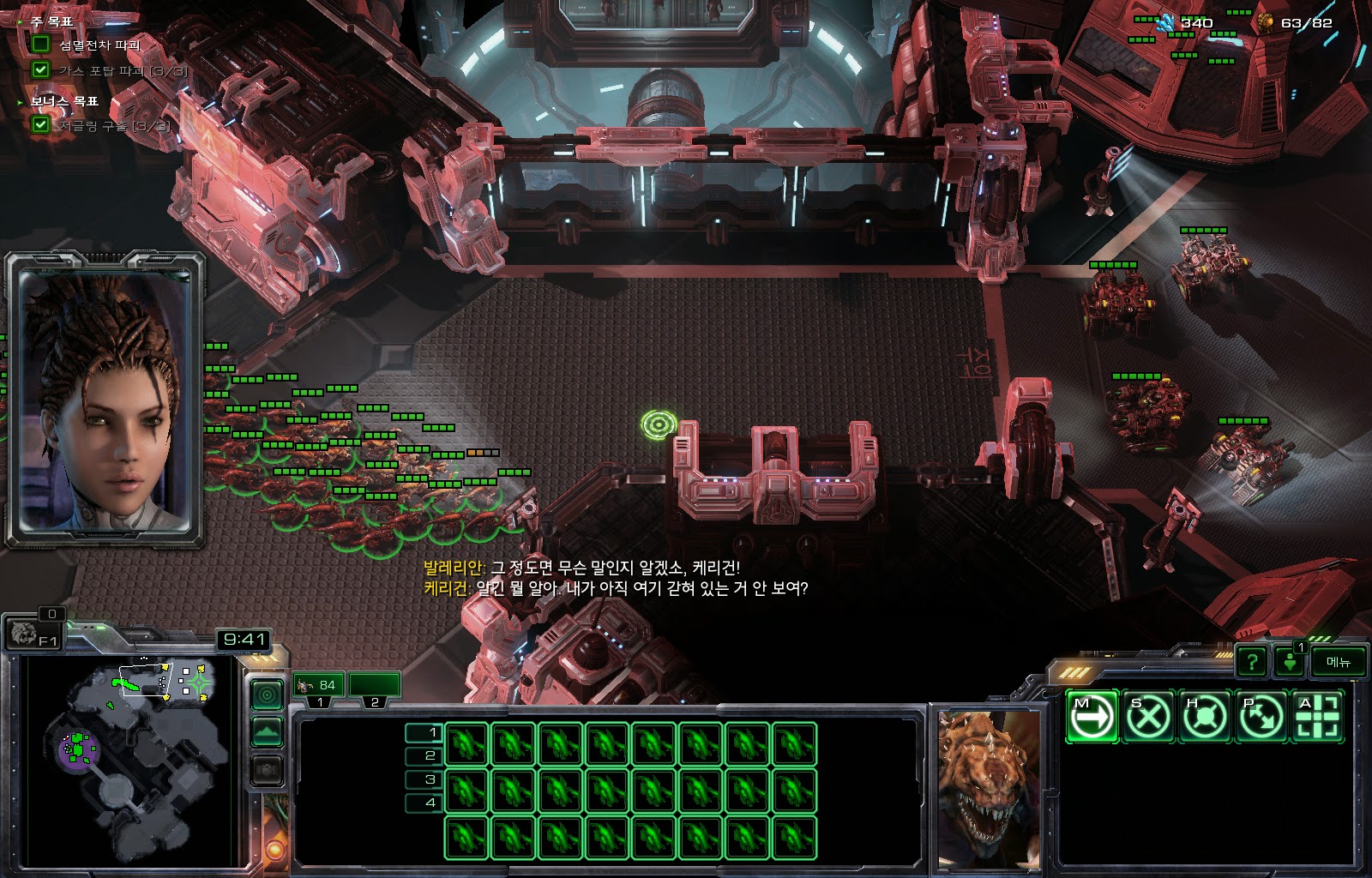Screen dimensions: 1372x878
Task: Open the question mark help button
Action: [1252, 661]
